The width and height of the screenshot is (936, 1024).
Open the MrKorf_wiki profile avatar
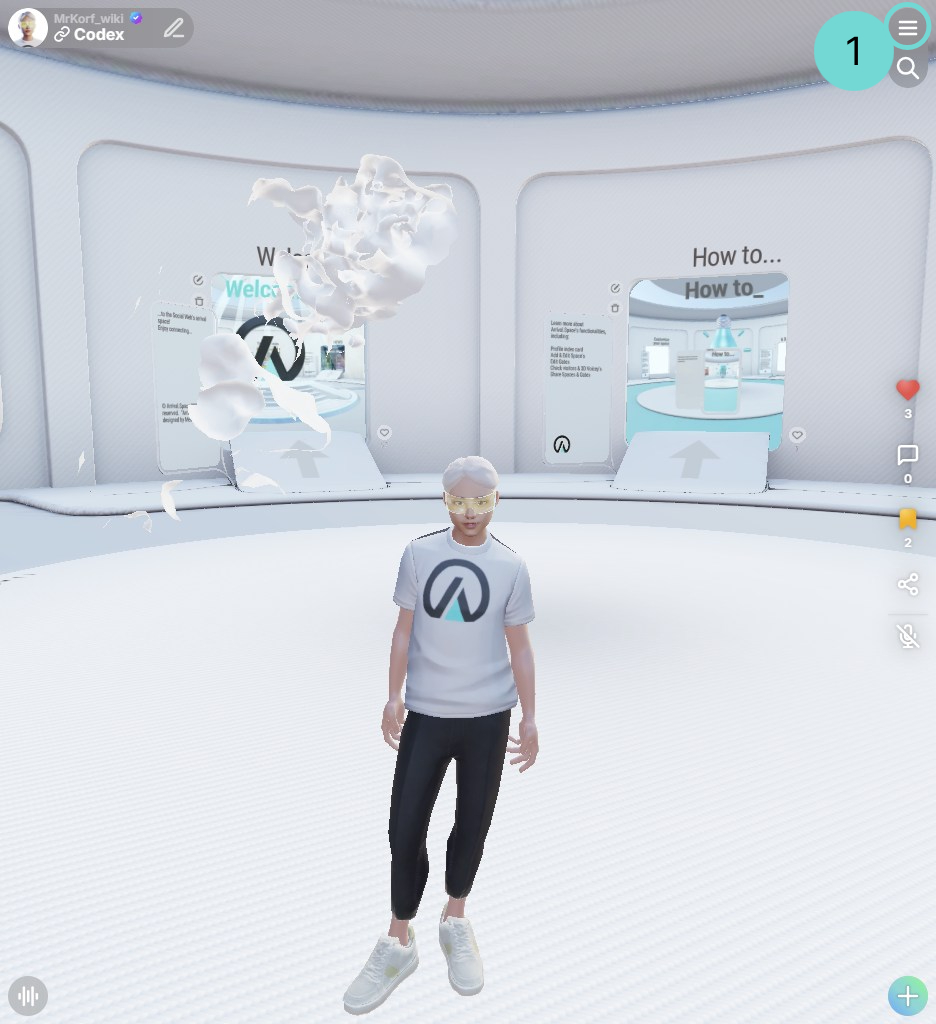pos(28,28)
